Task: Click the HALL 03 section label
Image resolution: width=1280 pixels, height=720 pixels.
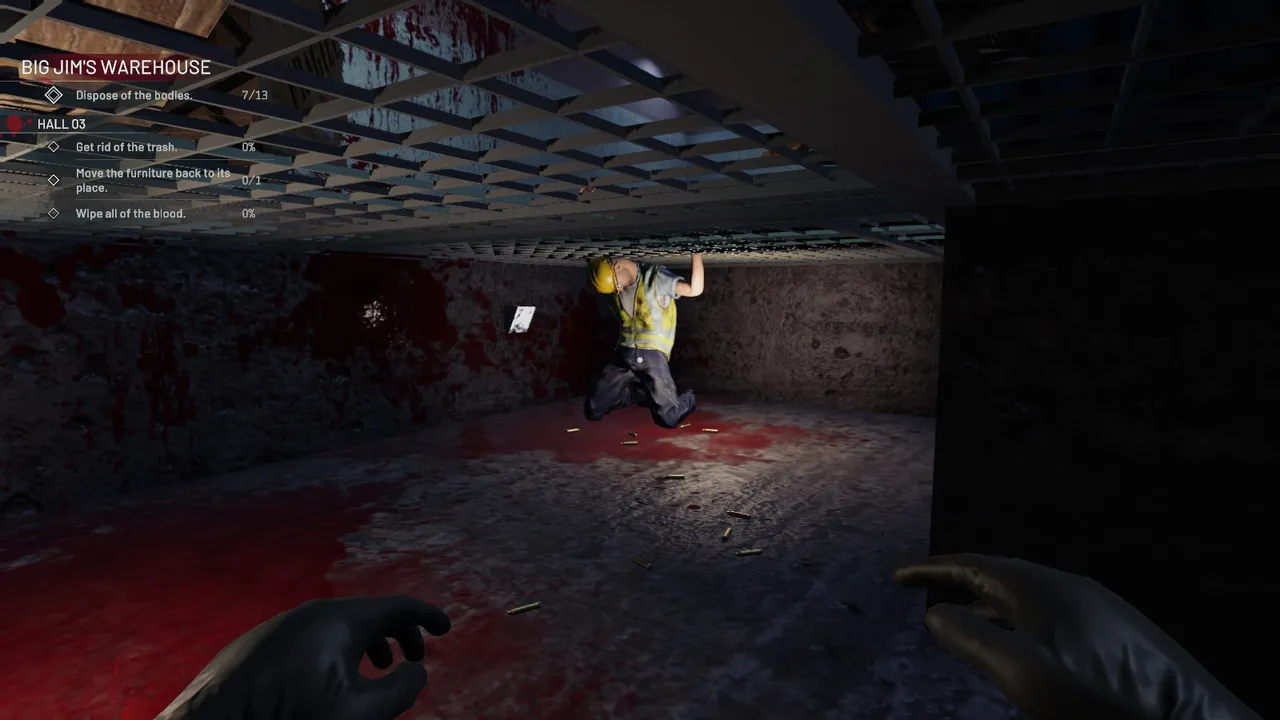Action: 61,124
